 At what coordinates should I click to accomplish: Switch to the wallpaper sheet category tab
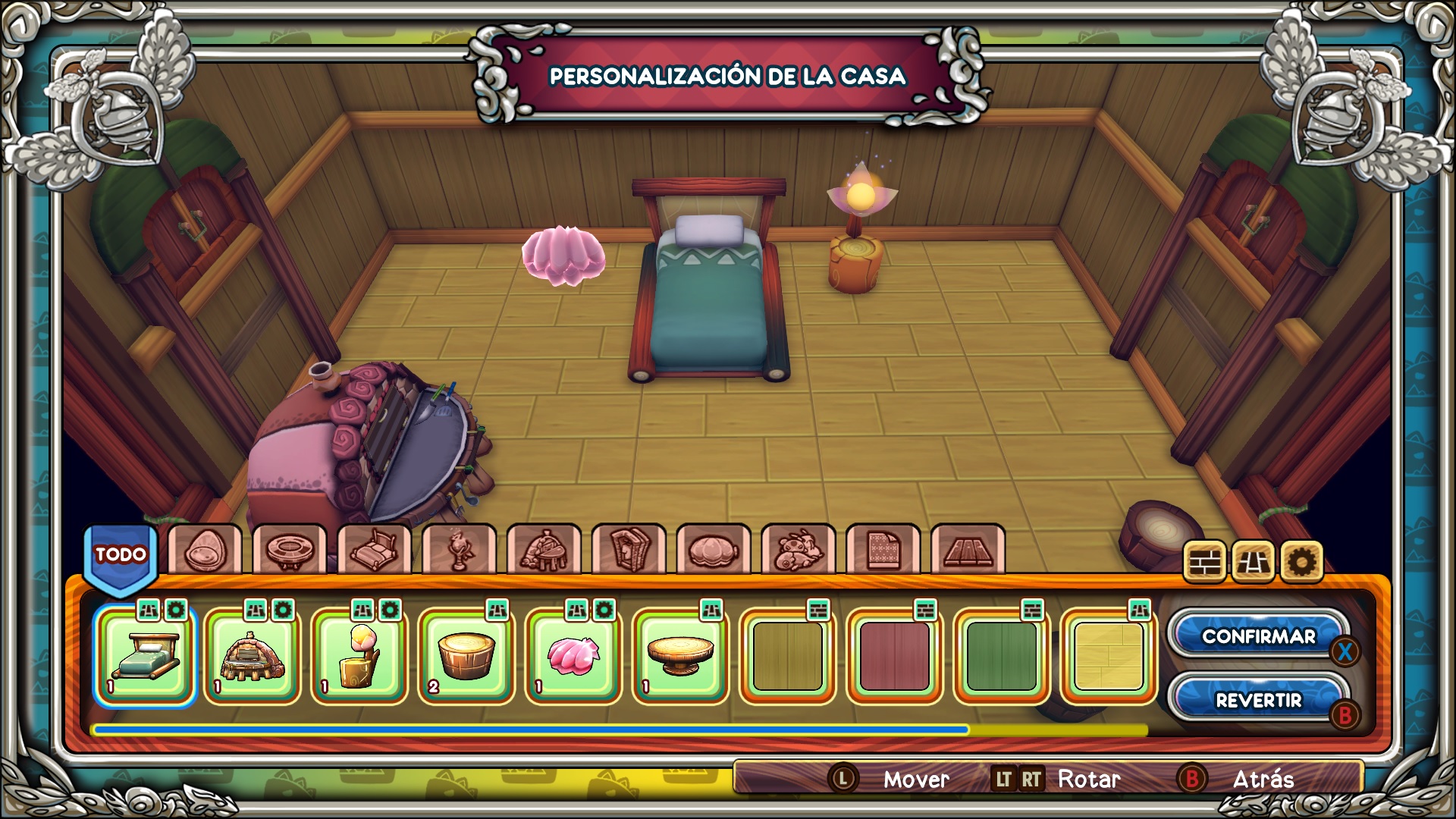pyautogui.click(x=883, y=549)
